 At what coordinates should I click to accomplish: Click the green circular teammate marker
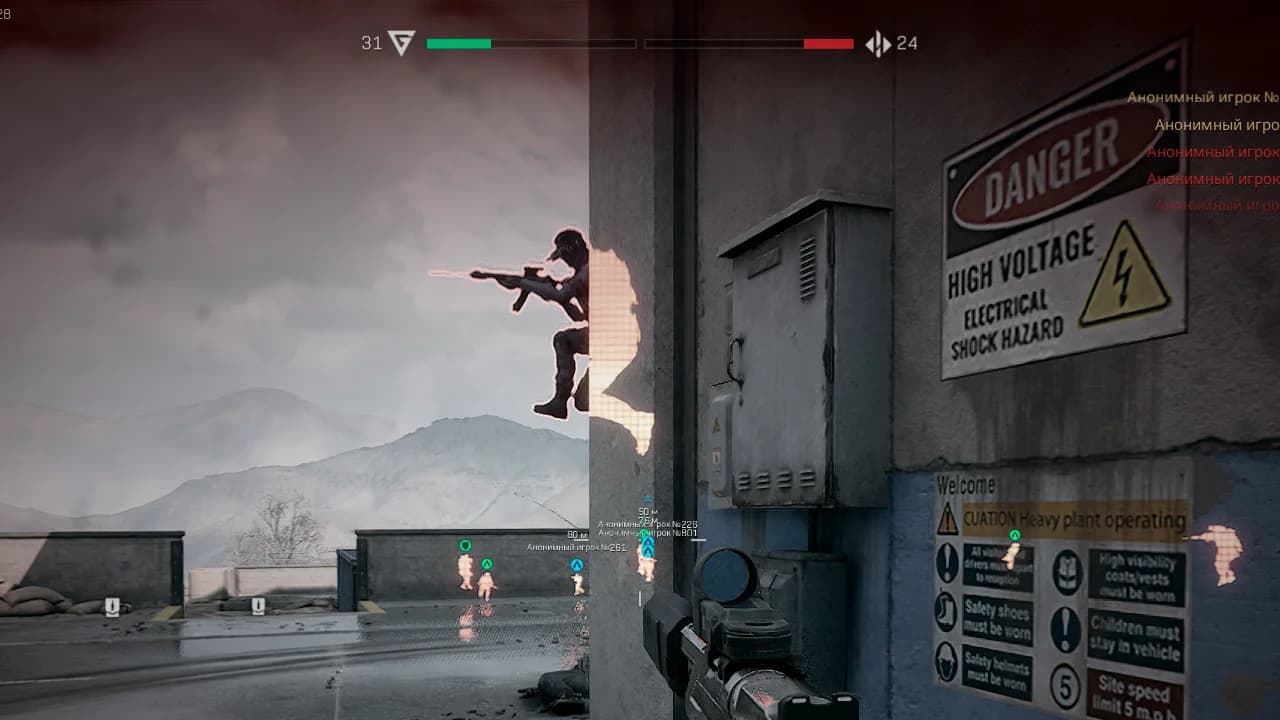pyautogui.click(x=464, y=545)
